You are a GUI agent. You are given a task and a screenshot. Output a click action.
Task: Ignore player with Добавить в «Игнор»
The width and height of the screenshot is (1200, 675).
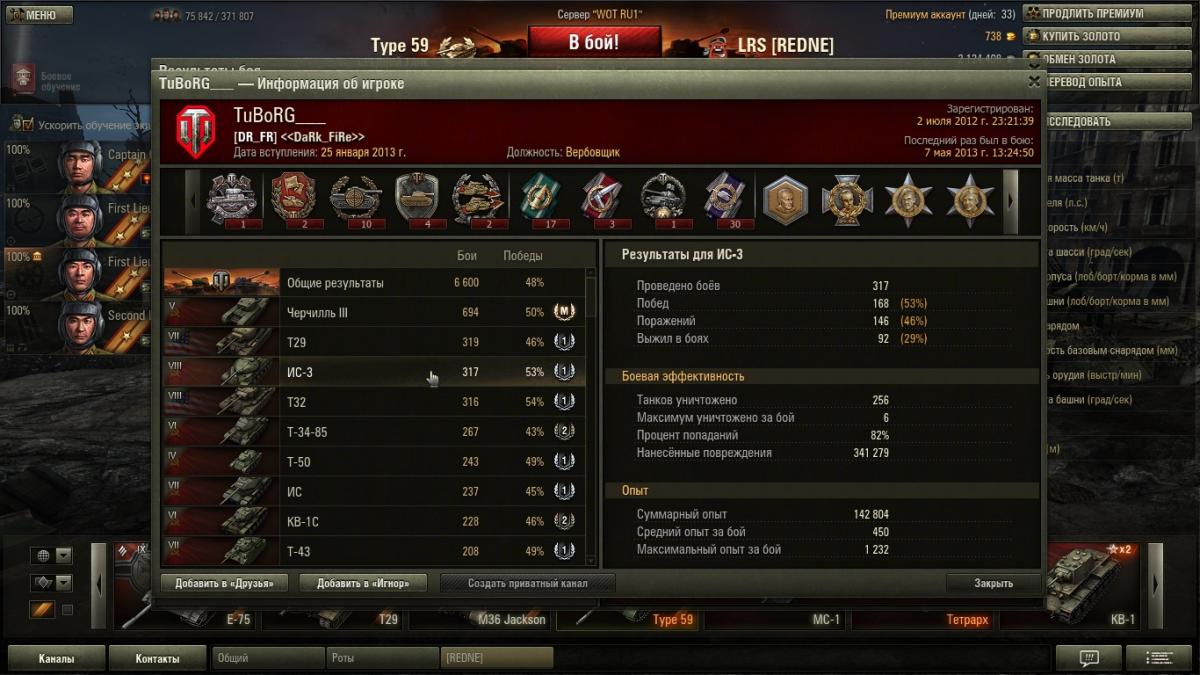363,583
